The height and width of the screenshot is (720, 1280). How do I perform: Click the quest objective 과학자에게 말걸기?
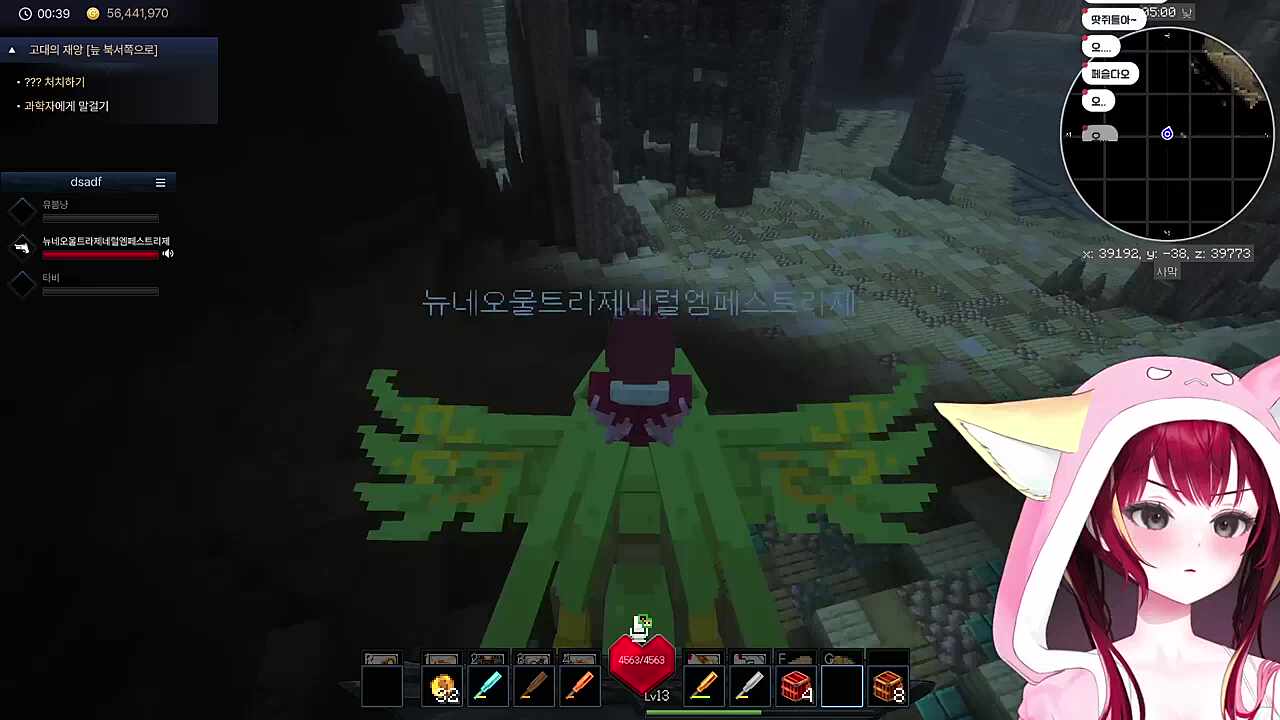pos(66,105)
